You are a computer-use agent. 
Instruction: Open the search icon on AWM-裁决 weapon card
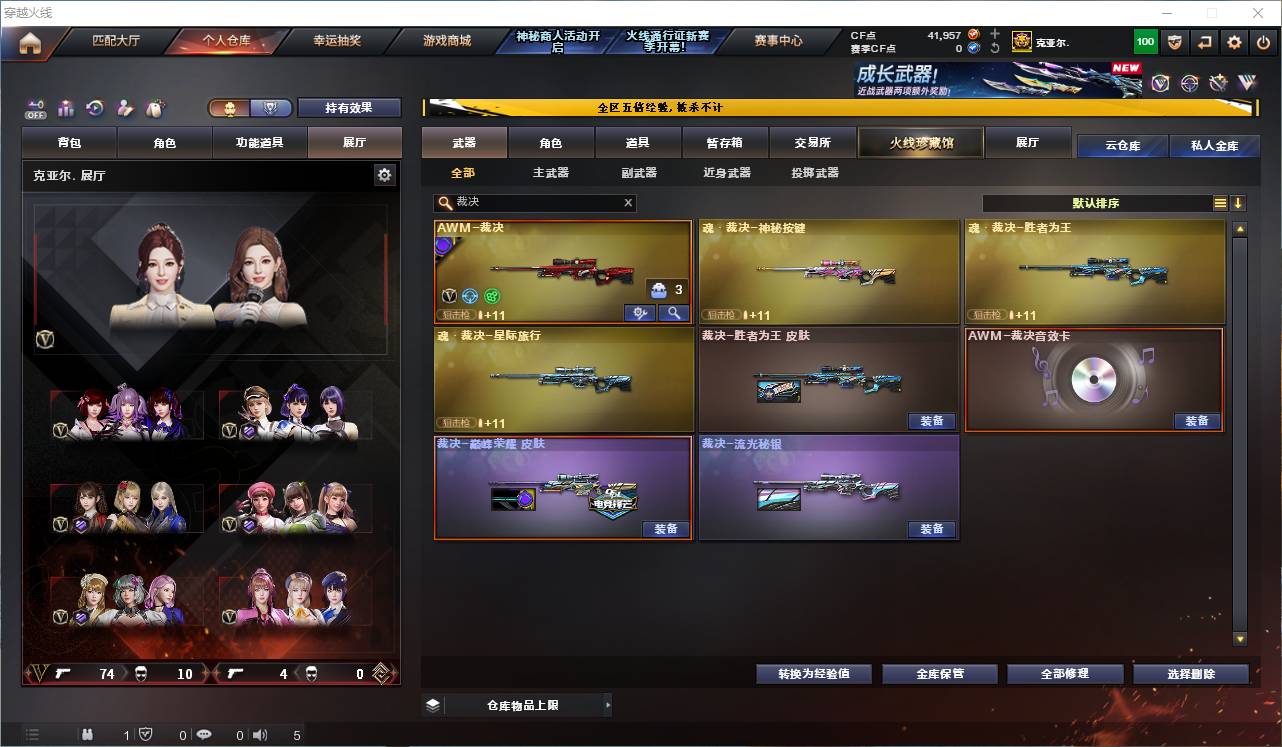(x=673, y=313)
